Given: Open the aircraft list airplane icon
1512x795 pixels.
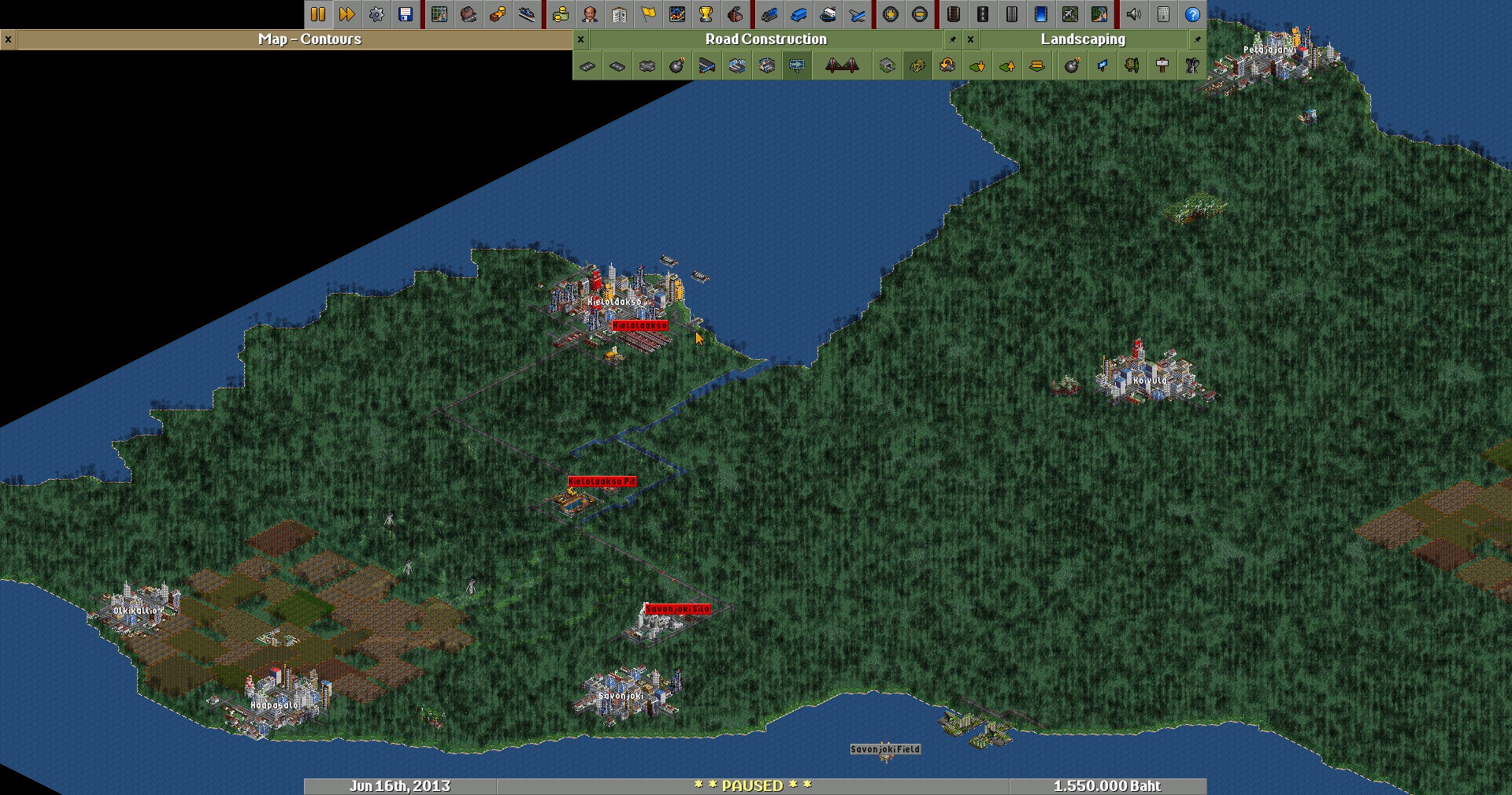Looking at the screenshot, I should (x=858, y=14).
